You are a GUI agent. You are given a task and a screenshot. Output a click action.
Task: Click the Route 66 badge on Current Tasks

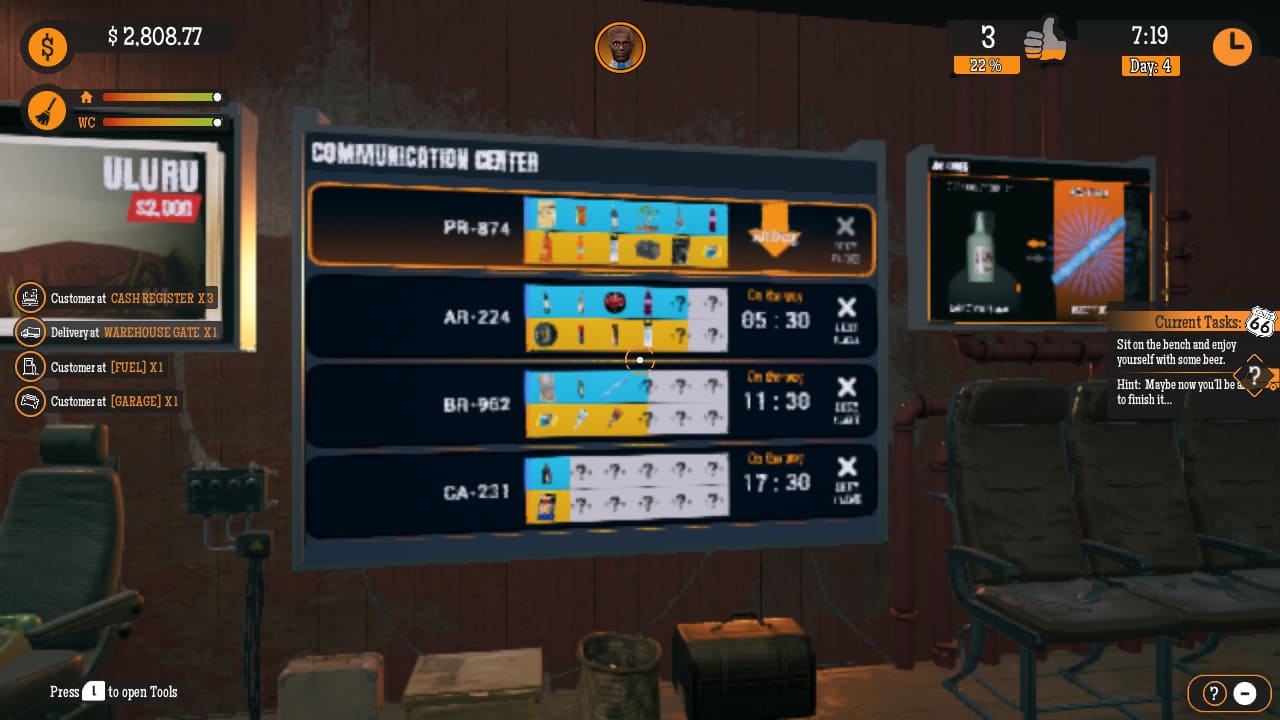(1261, 322)
